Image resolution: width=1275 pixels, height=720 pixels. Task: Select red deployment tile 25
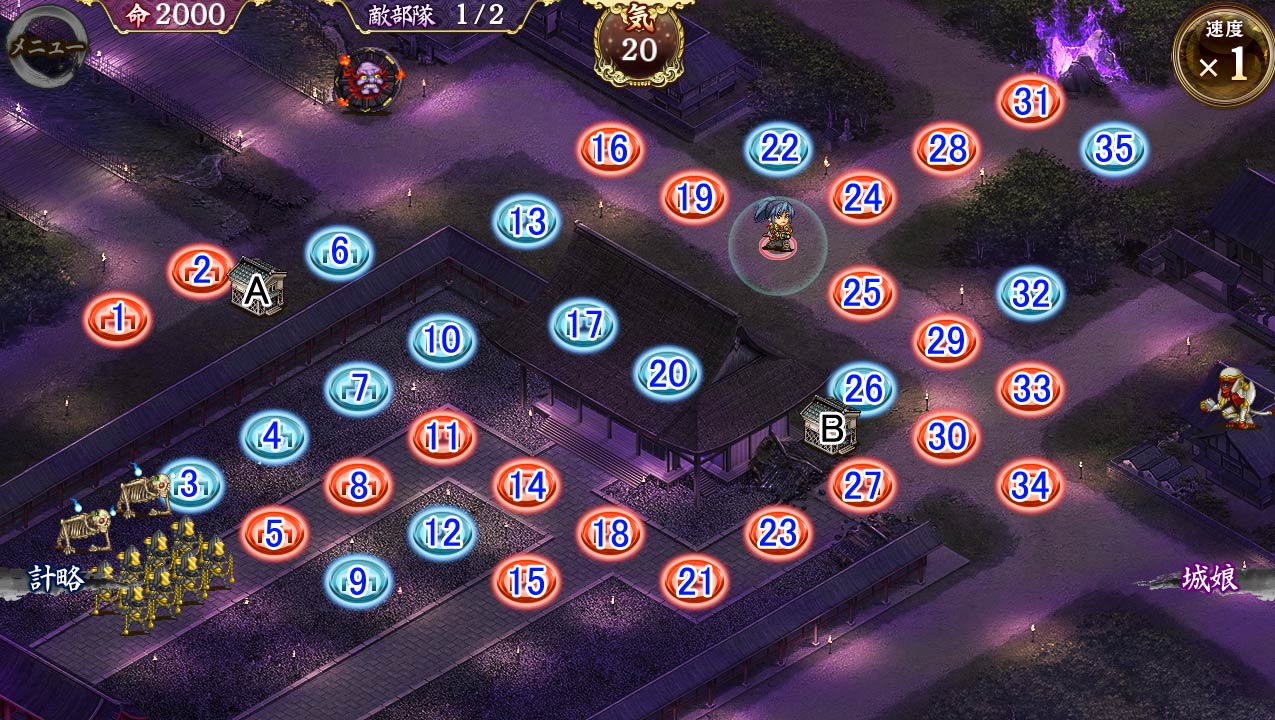point(862,292)
